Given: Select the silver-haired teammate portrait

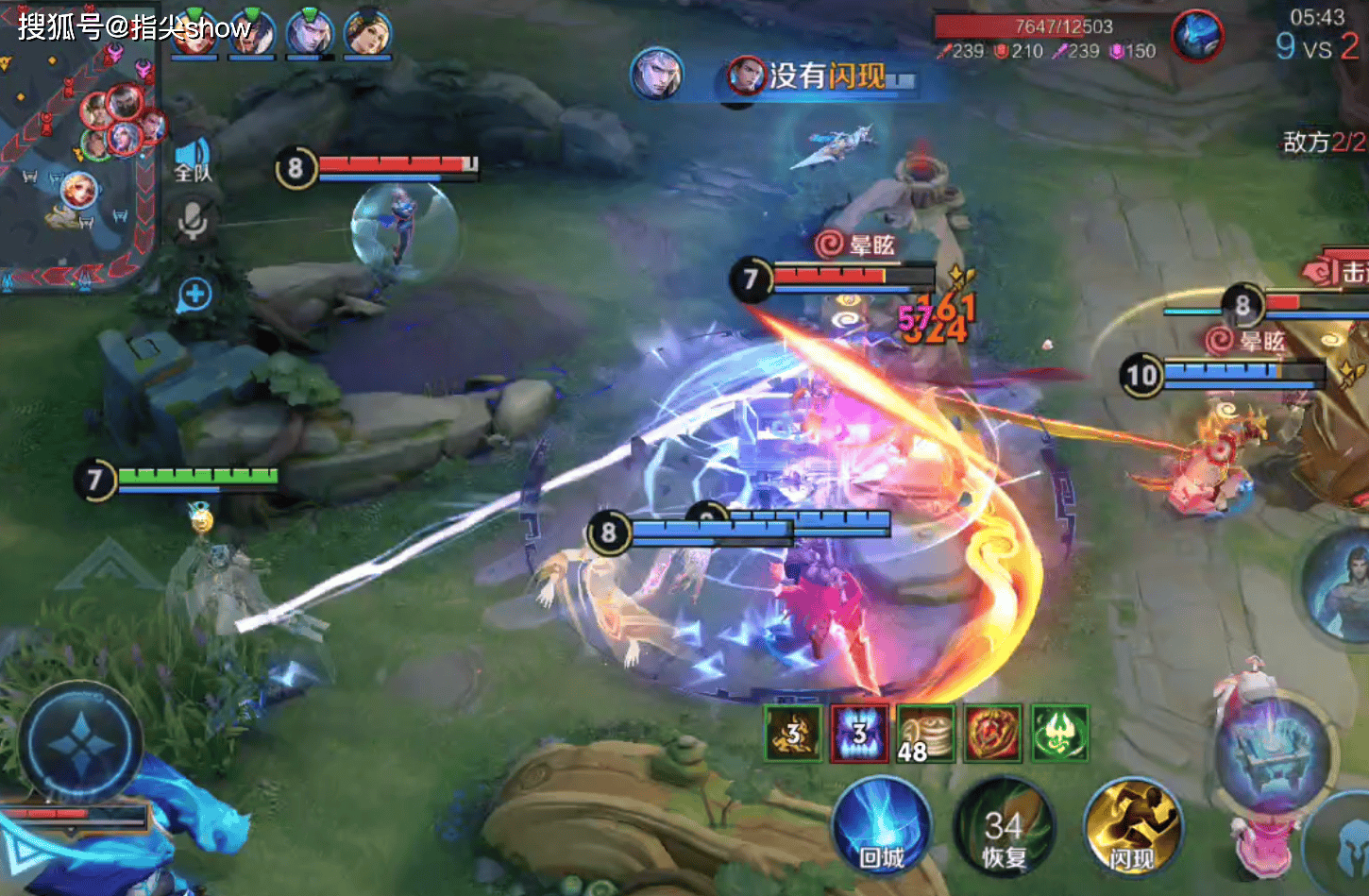Looking at the screenshot, I should [x=310, y=34].
